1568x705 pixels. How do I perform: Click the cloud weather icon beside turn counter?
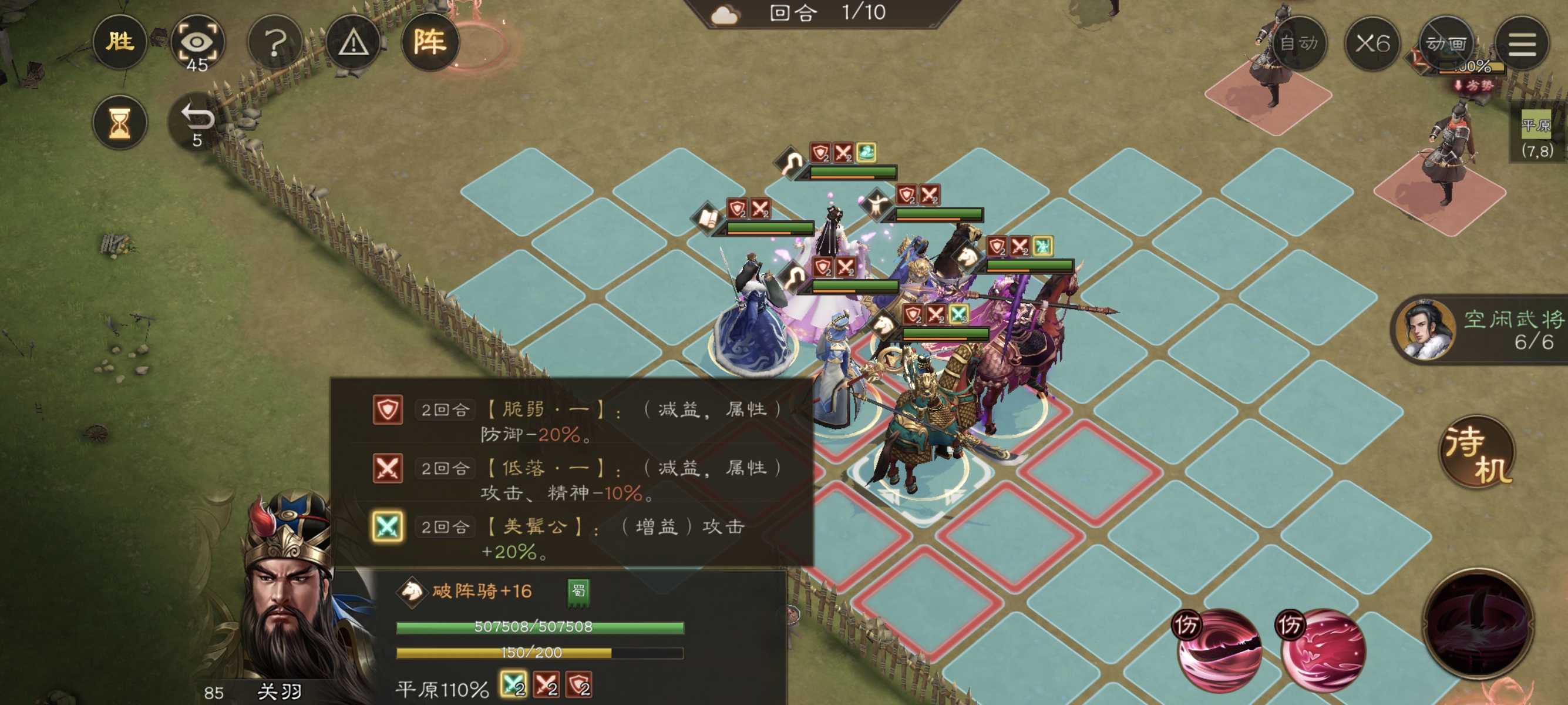[x=724, y=15]
